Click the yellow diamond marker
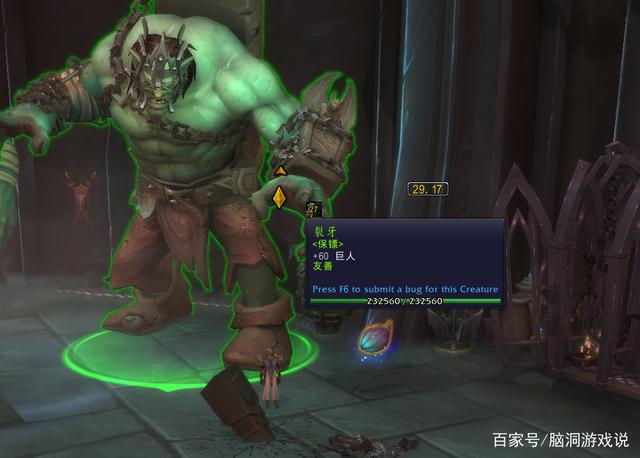The image size is (640, 458). (x=279, y=197)
